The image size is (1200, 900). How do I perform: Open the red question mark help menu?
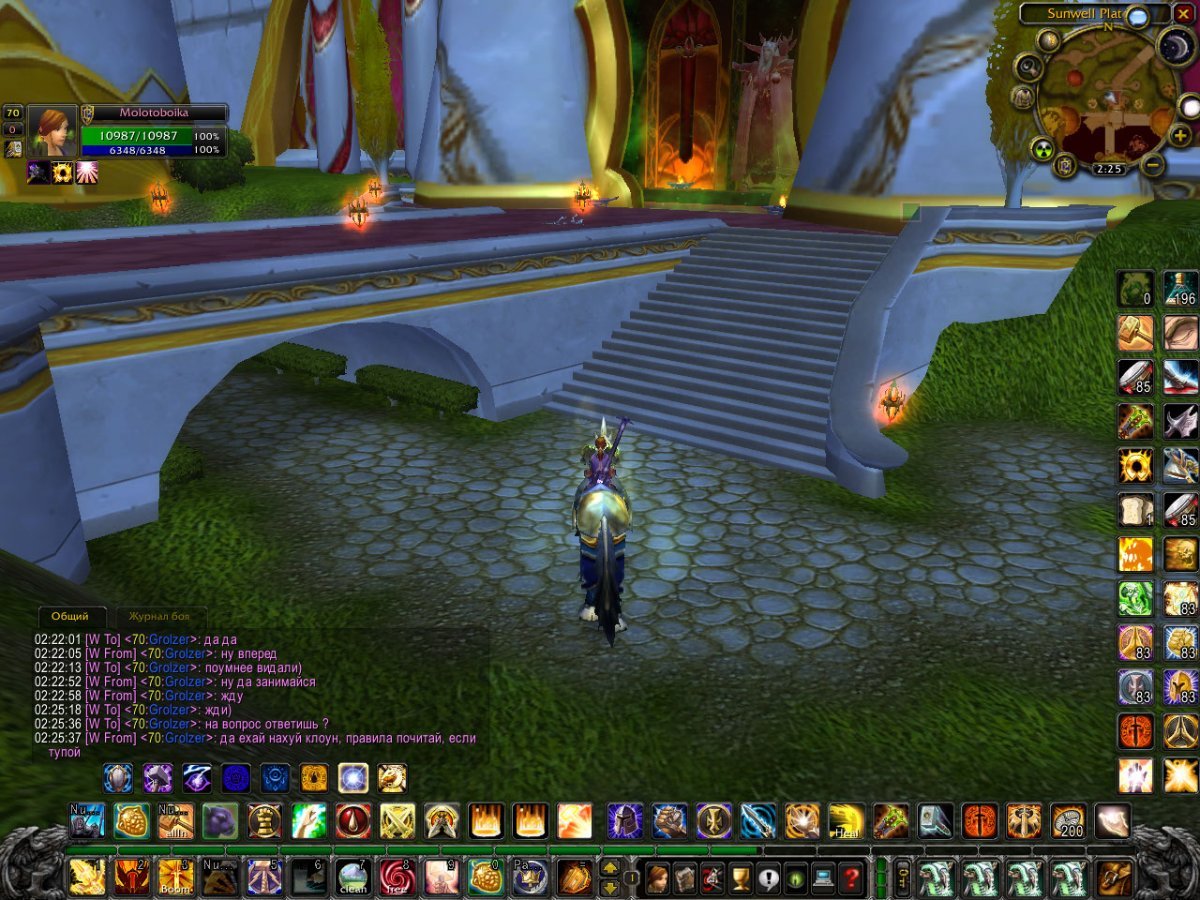point(851,878)
